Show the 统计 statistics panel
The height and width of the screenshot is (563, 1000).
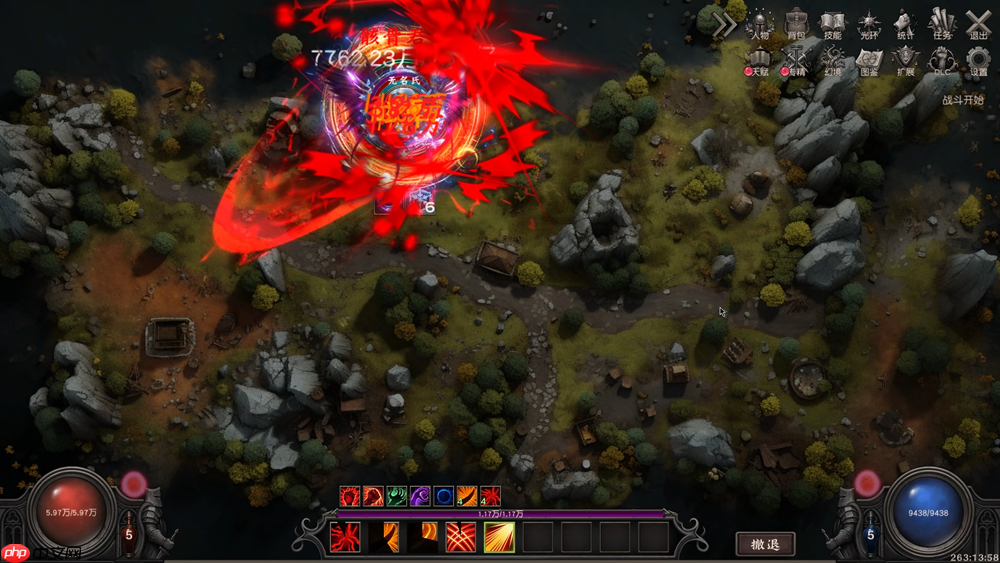905,24
